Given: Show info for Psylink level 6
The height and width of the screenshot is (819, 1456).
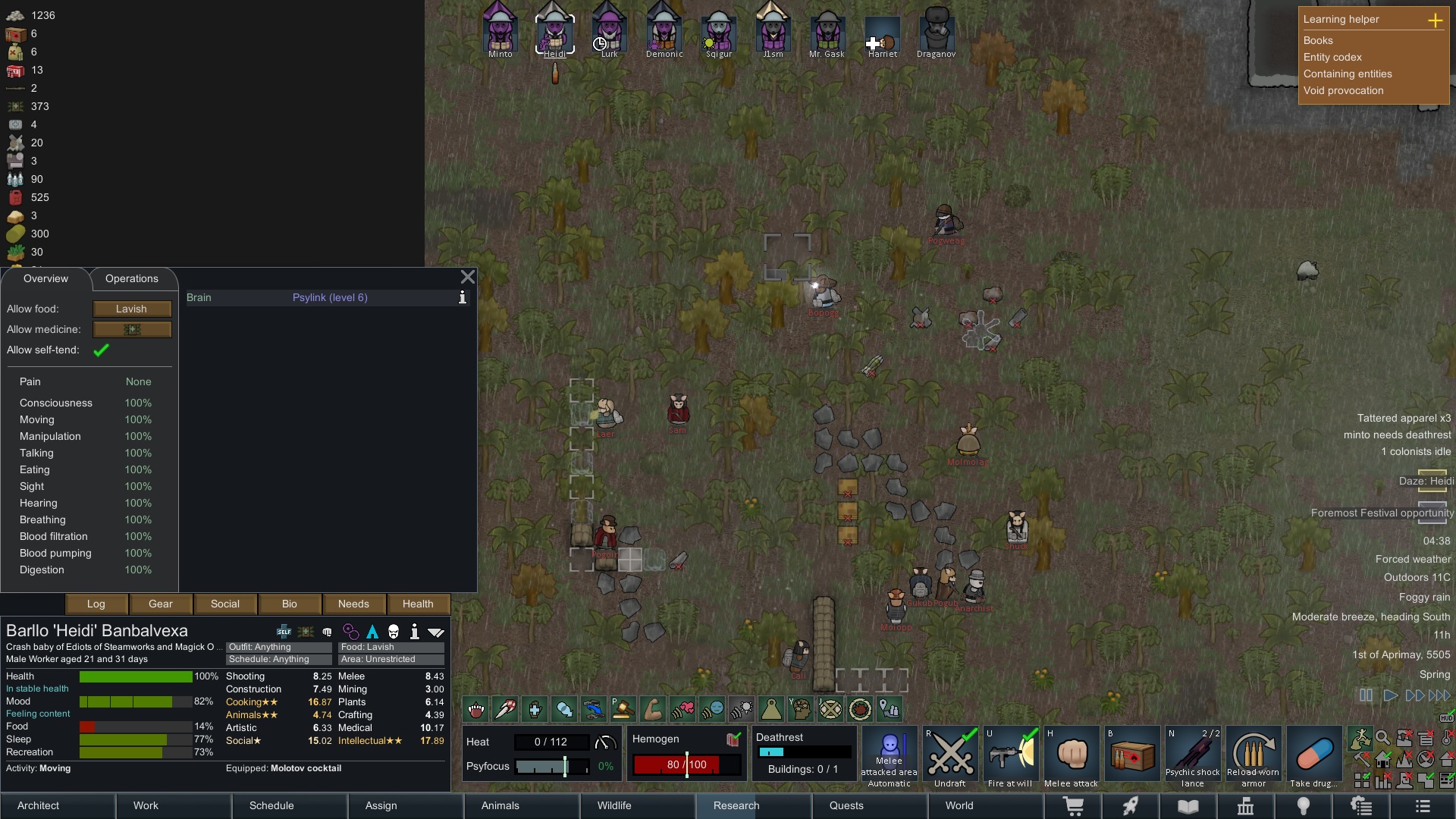Looking at the screenshot, I should (x=463, y=298).
